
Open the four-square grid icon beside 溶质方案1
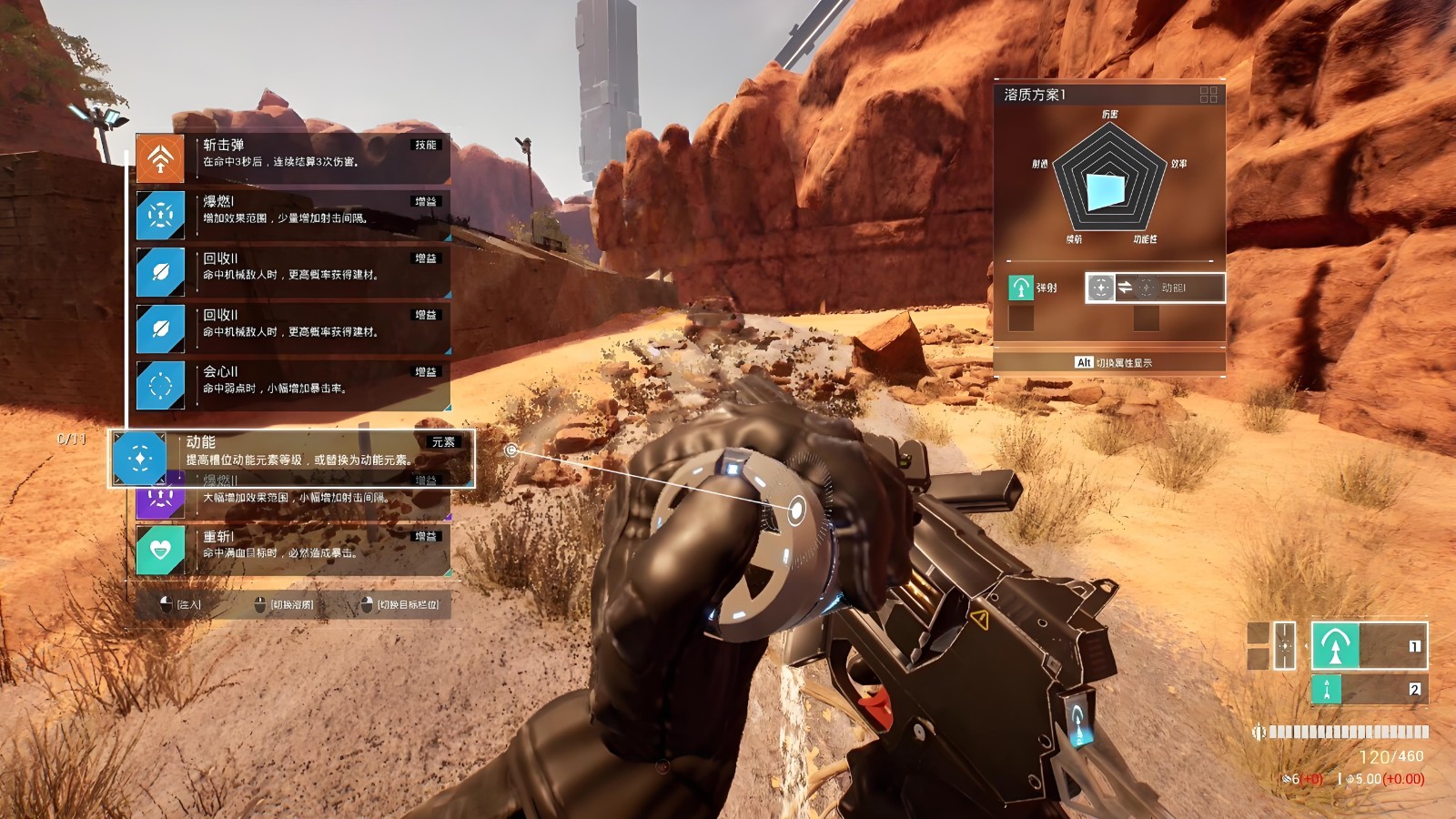point(1208,95)
